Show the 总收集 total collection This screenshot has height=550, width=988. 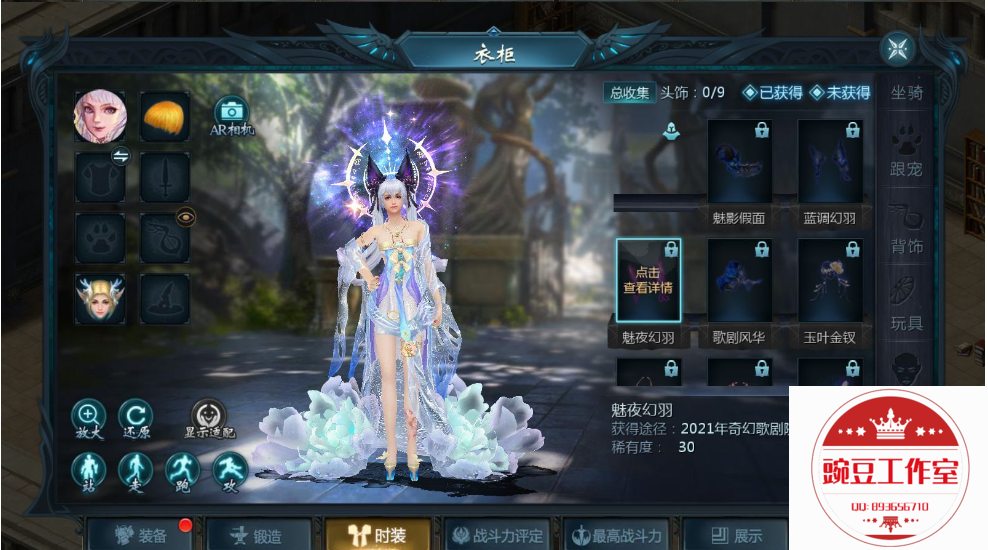click(x=630, y=93)
